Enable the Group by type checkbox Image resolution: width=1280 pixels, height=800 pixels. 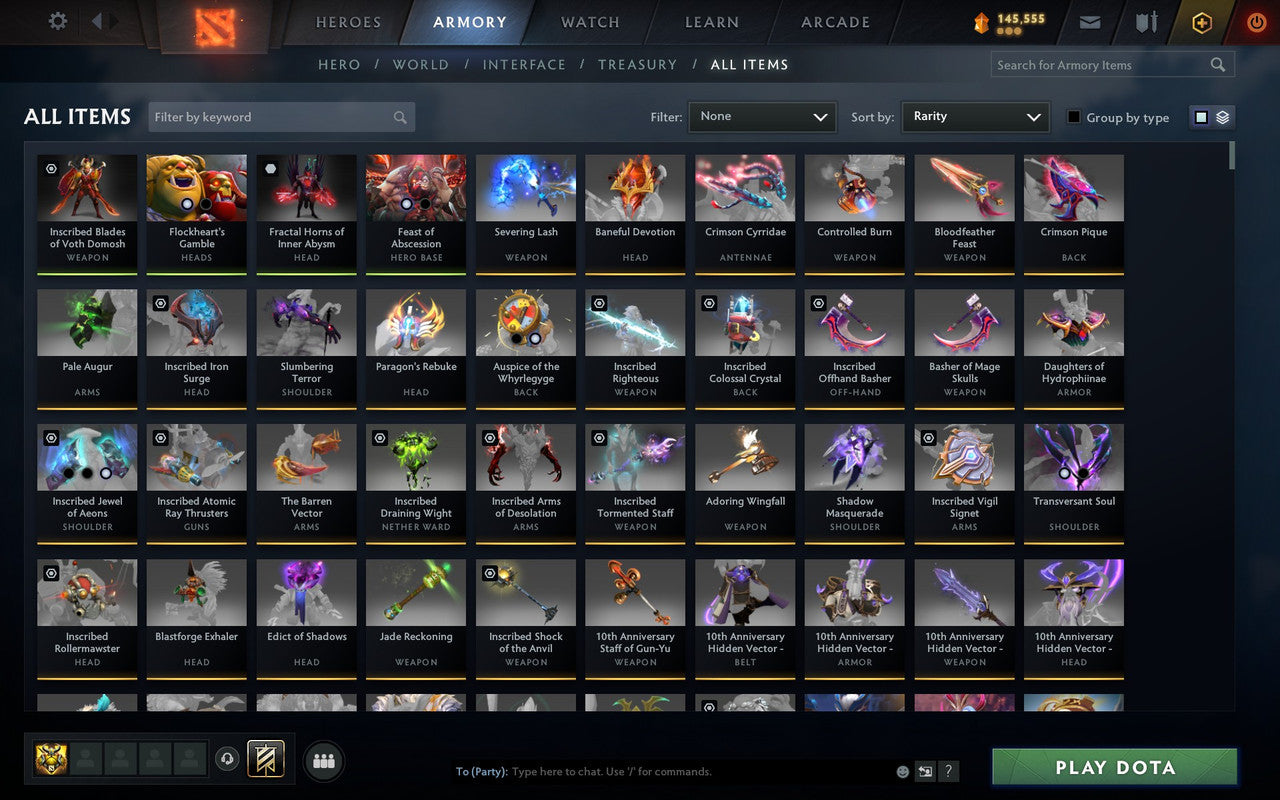[1073, 117]
